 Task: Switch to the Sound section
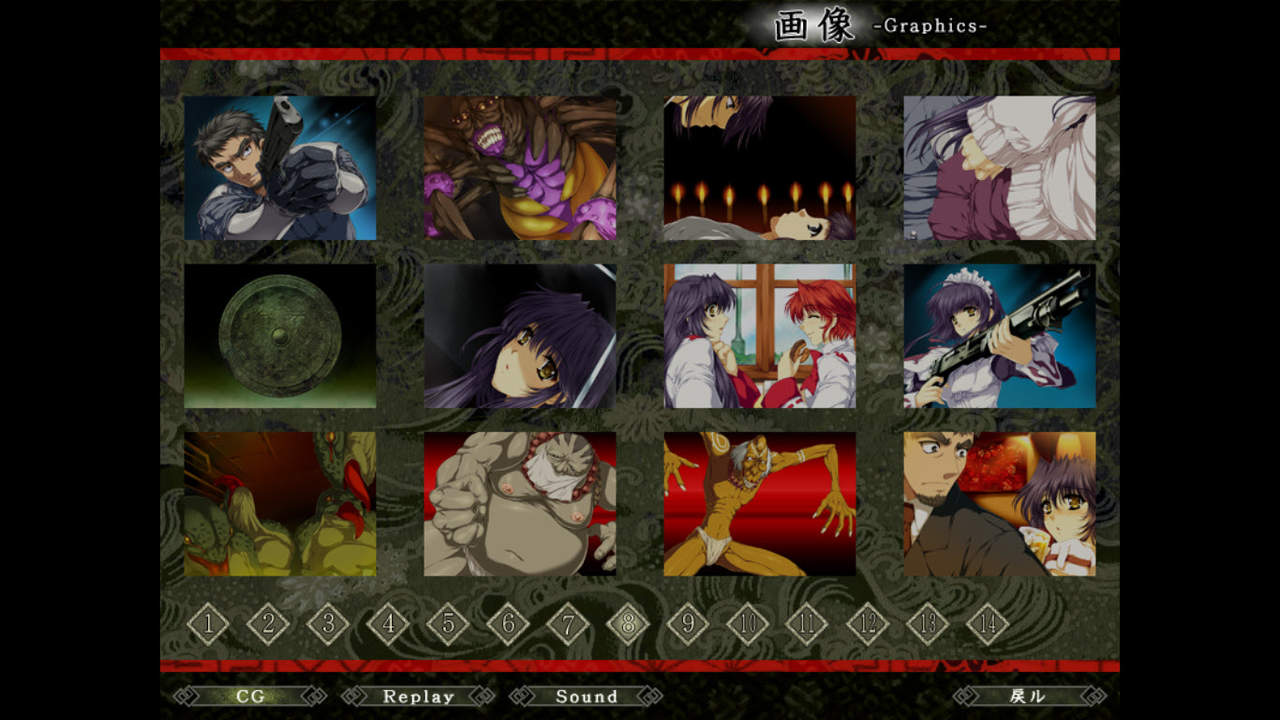[x=586, y=696]
